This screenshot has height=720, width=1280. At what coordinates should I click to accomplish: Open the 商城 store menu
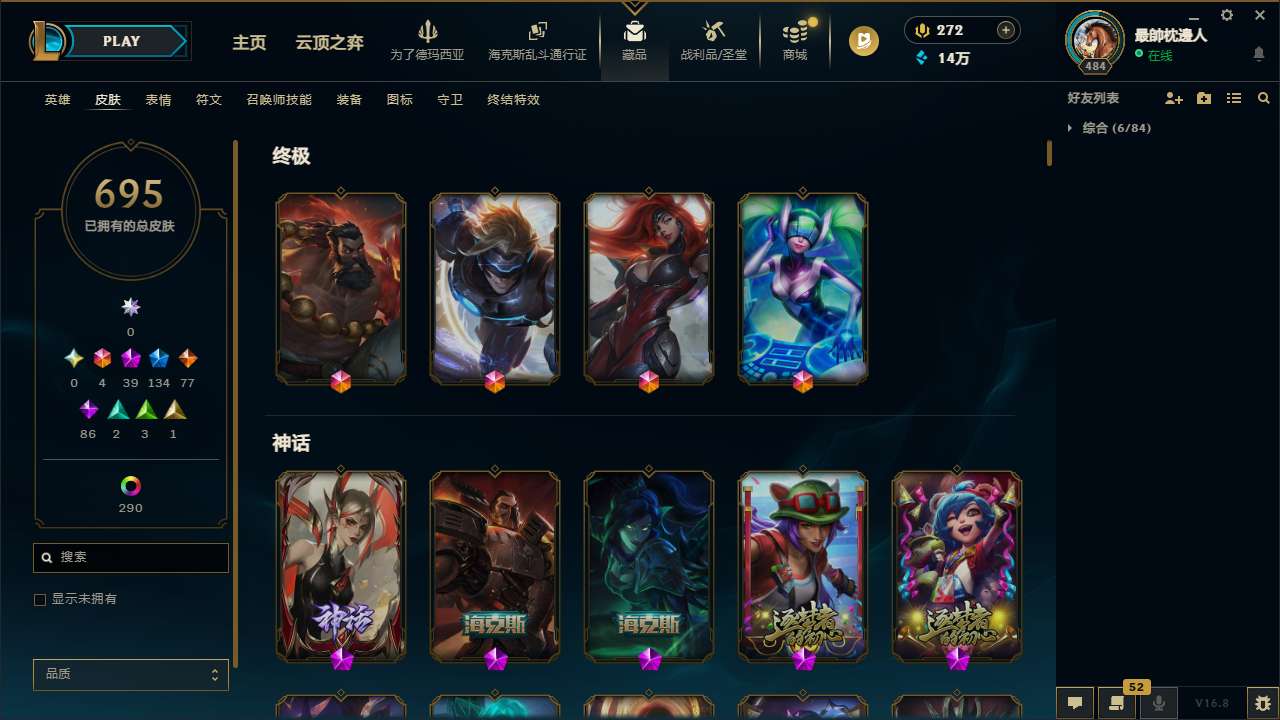[x=795, y=42]
